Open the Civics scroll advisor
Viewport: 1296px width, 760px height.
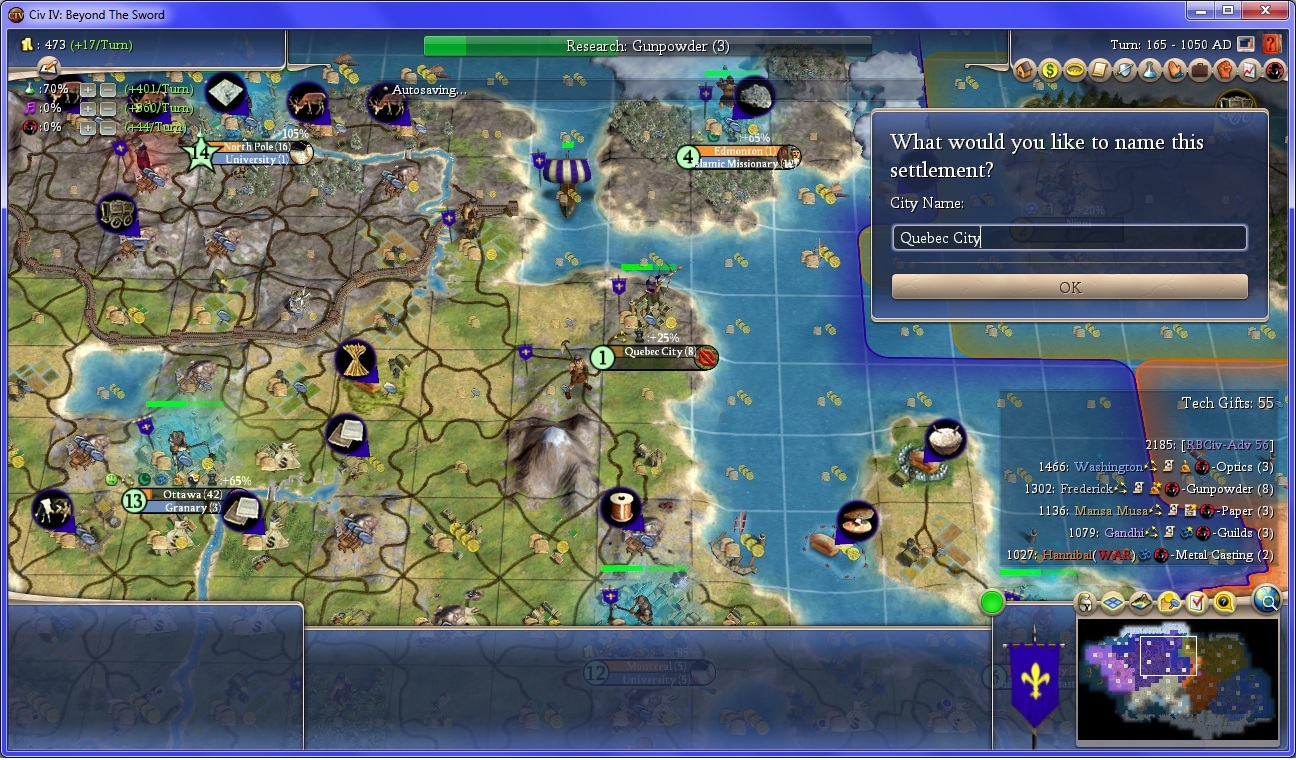point(1098,71)
